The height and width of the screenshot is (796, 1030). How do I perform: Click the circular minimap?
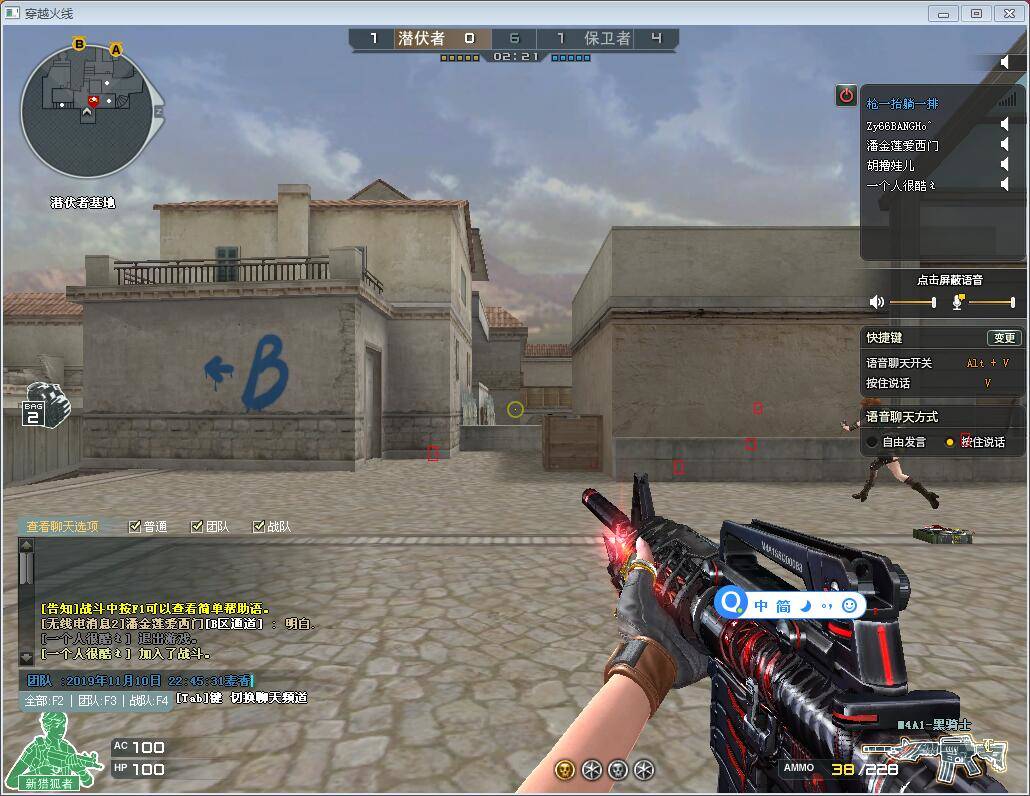(x=87, y=112)
